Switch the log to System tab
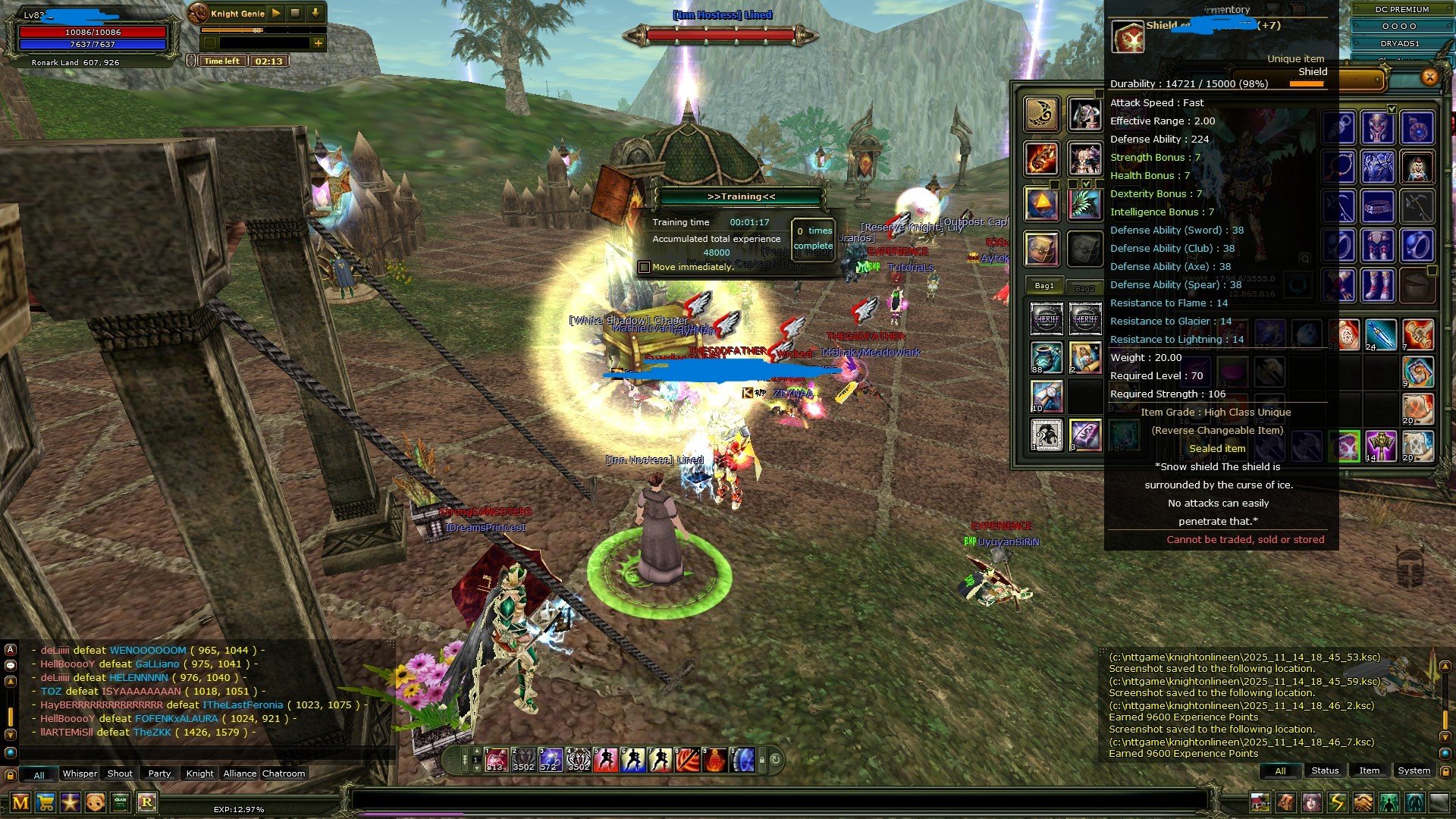 point(1414,770)
